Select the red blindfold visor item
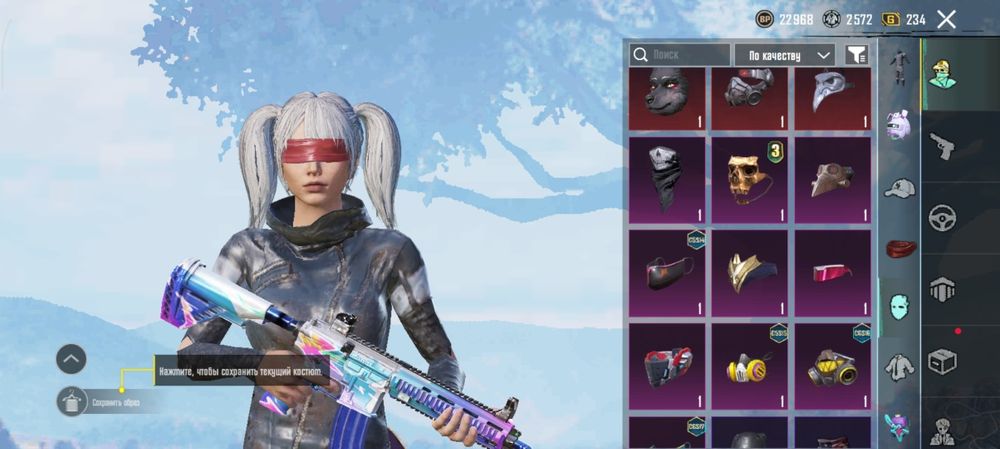Screen dimensions: 1000x449 click(833, 272)
